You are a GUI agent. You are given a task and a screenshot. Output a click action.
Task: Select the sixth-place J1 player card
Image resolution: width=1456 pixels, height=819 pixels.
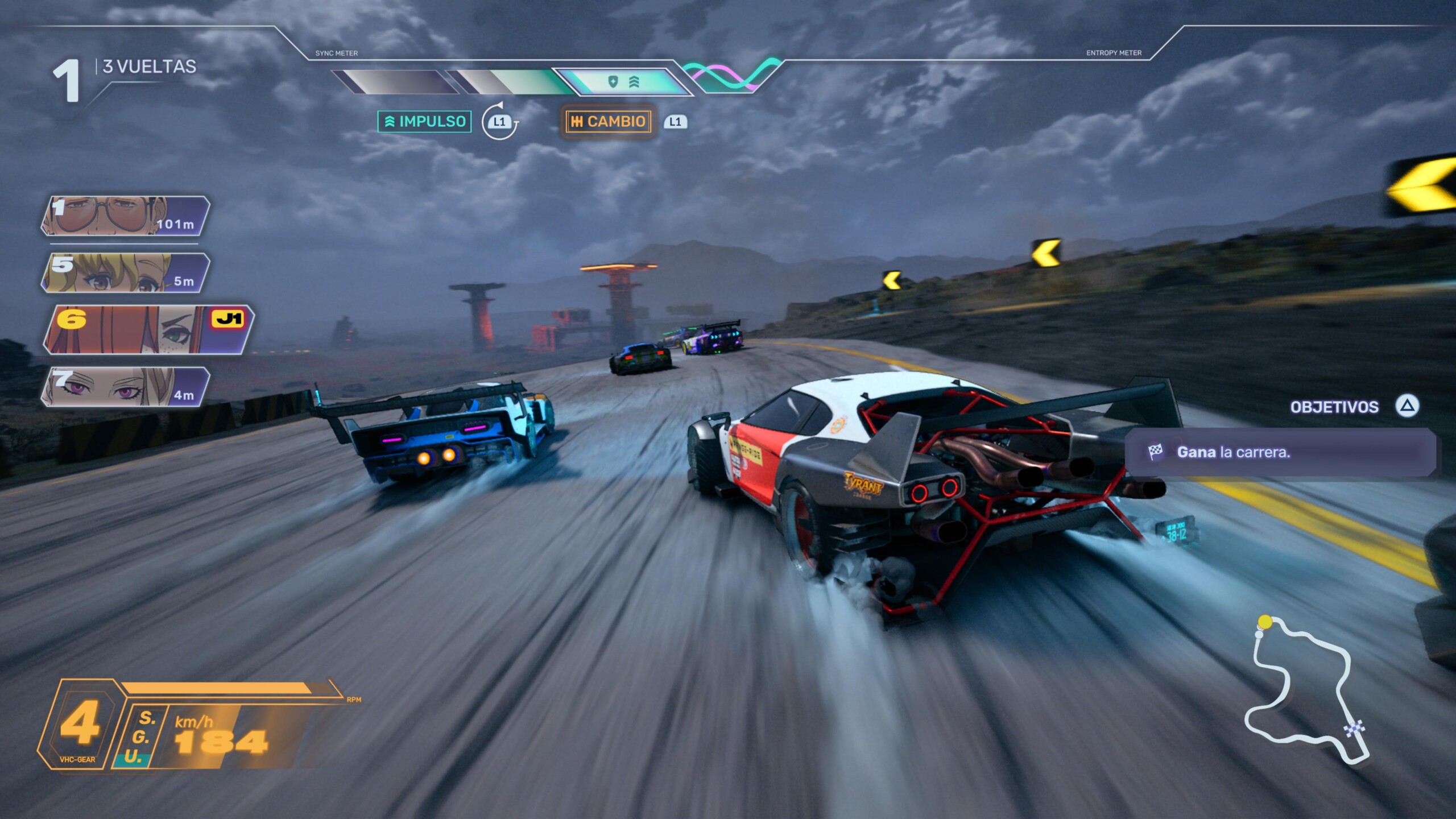pyautogui.click(x=148, y=329)
